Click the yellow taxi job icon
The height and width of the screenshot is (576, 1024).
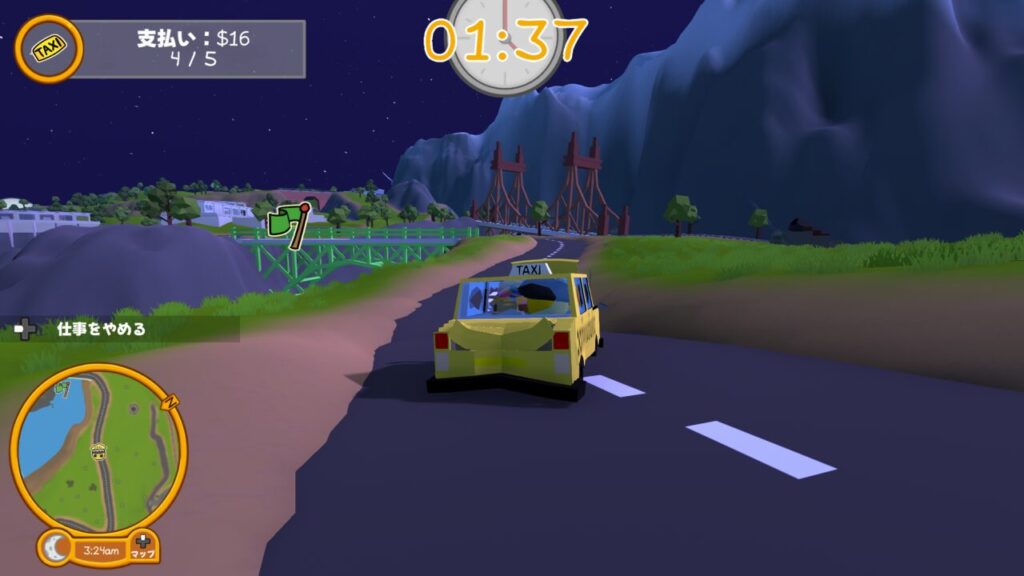point(48,49)
